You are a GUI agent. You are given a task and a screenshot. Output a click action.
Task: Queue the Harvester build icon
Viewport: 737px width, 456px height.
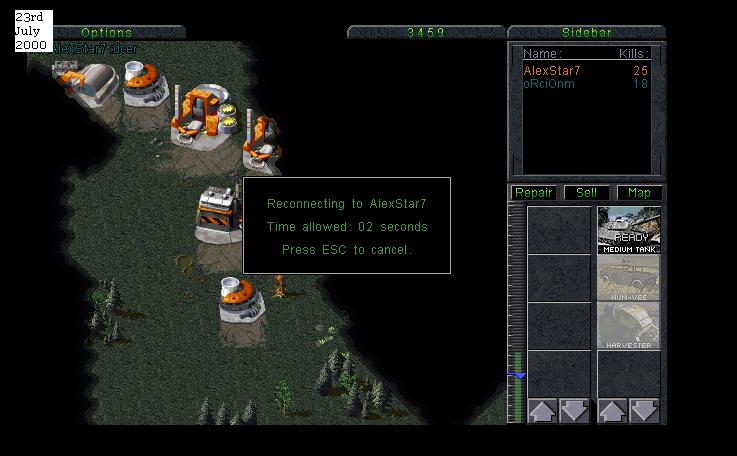point(629,326)
